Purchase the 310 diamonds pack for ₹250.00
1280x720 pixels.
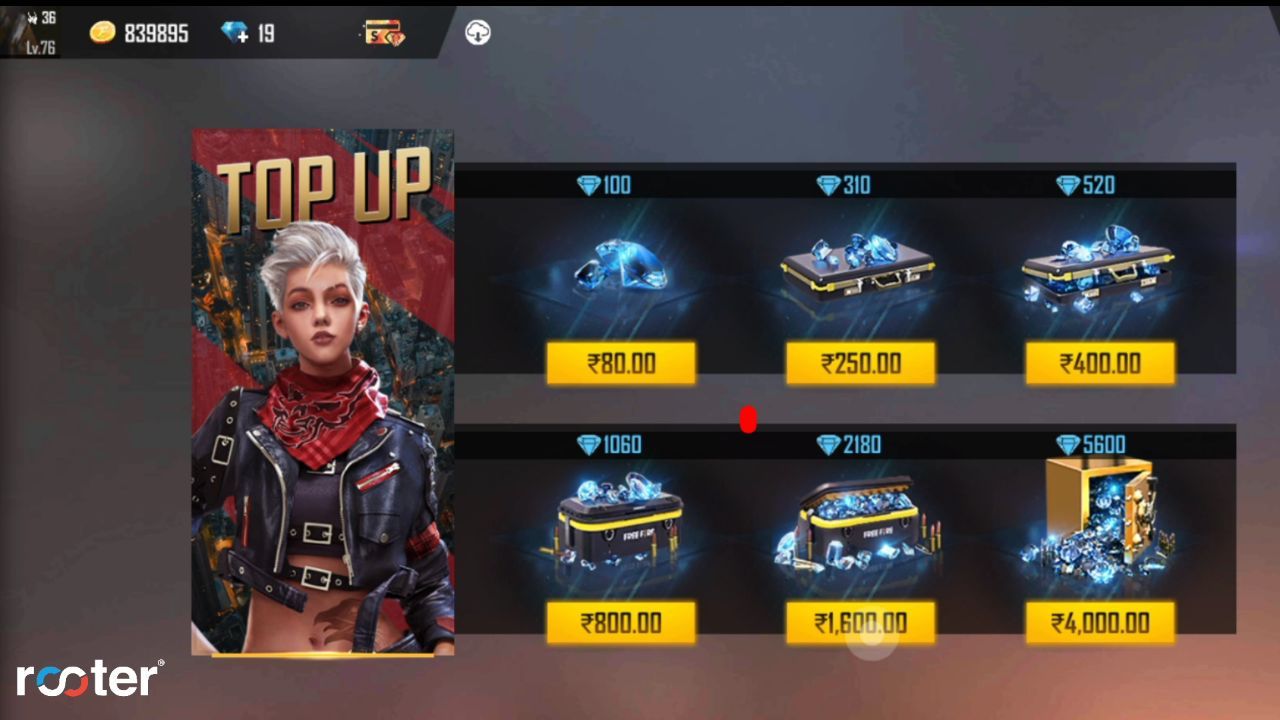click(860, 363)
